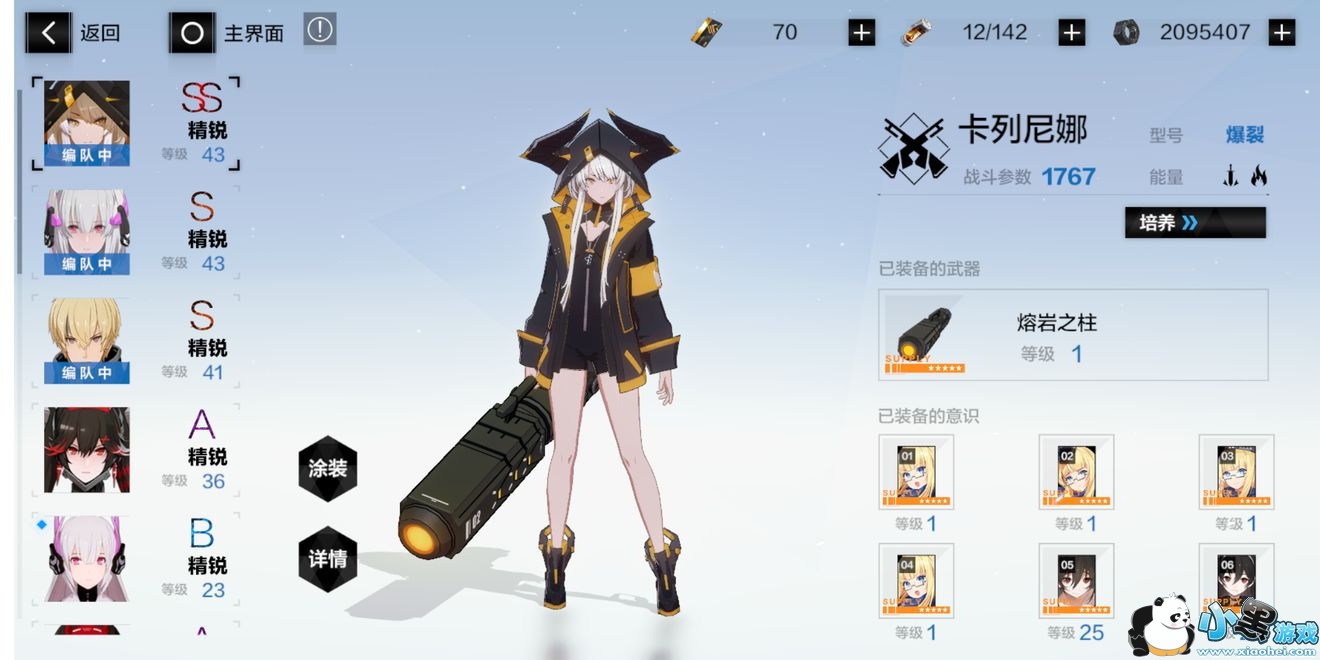Viewport: 1320px width, 660px height.
Task: Open memory slot 04
Action: [x=916, y=581]
